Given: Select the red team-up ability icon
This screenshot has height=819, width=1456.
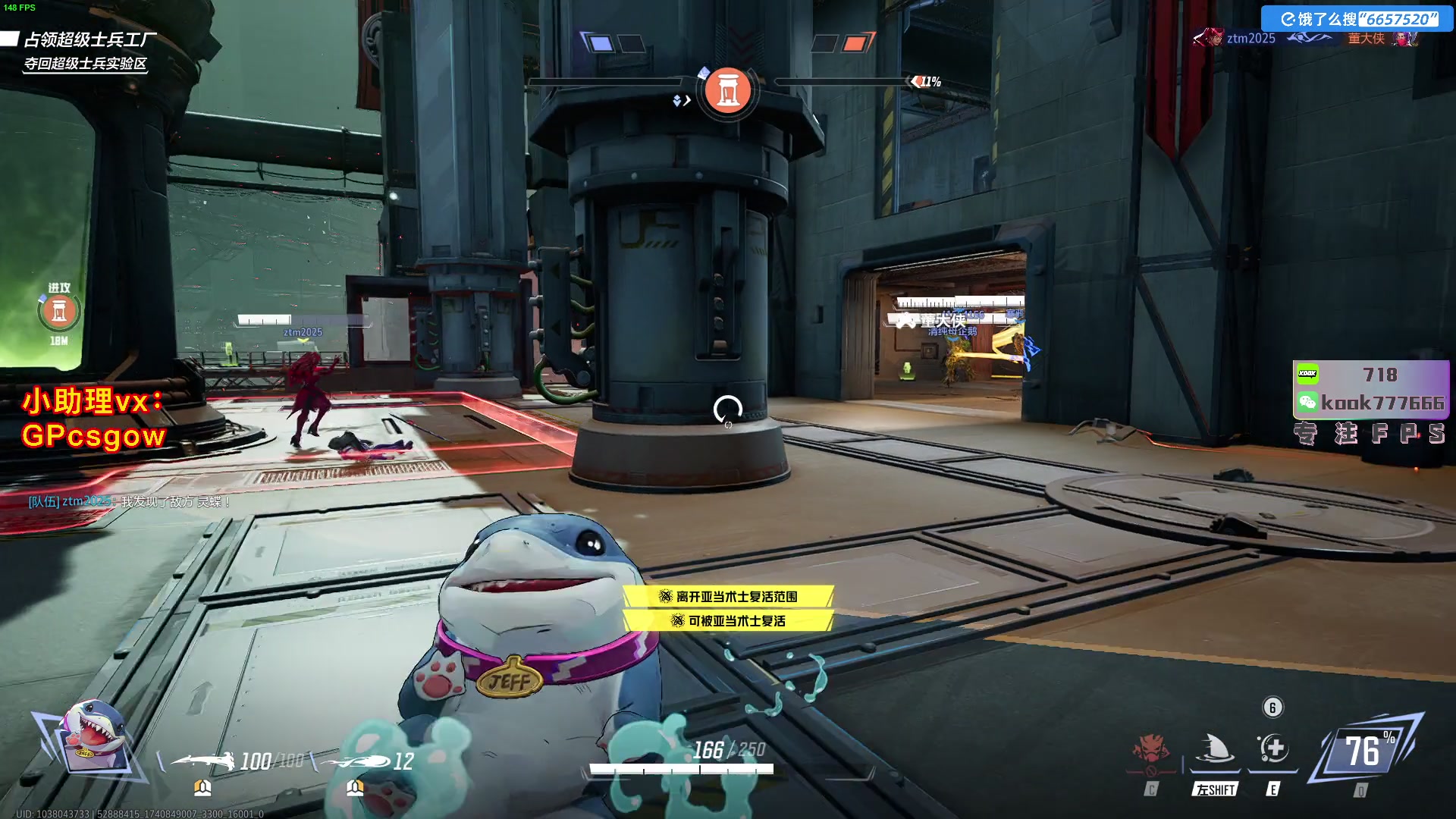Looking at the screenshot, I should 1152,749.
